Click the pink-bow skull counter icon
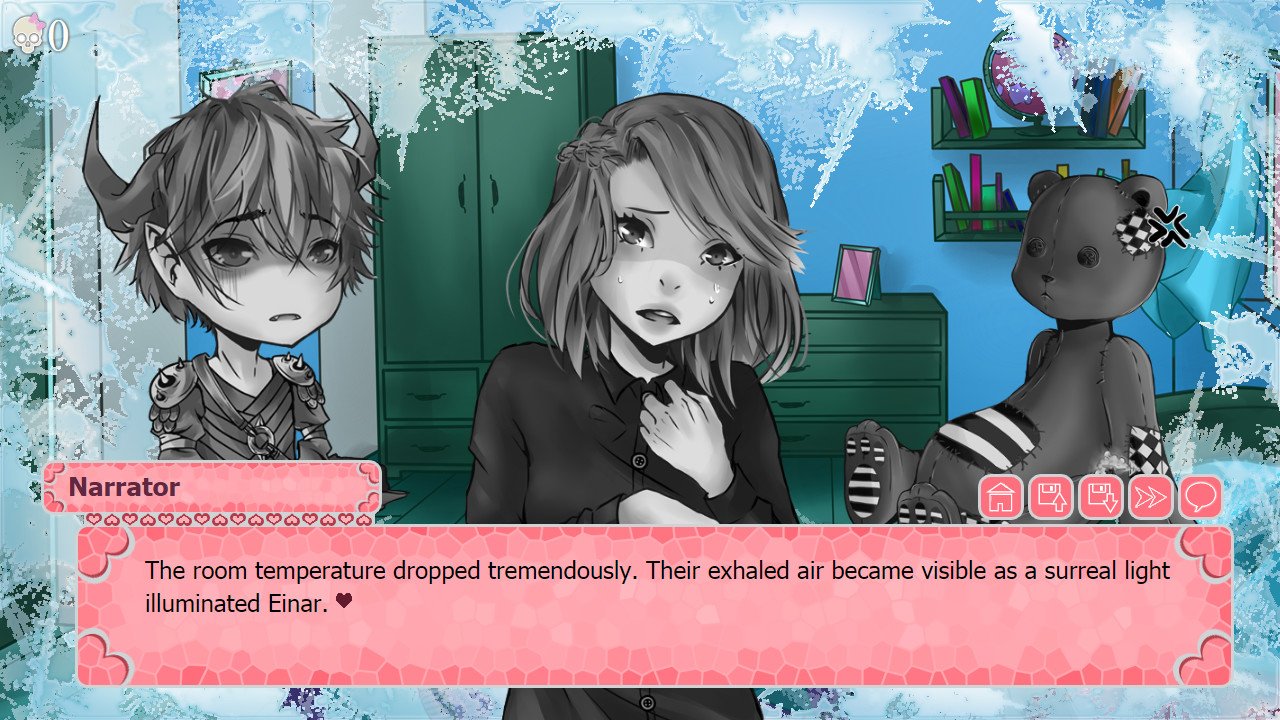The image size is (1280, 720). point(30,33)
